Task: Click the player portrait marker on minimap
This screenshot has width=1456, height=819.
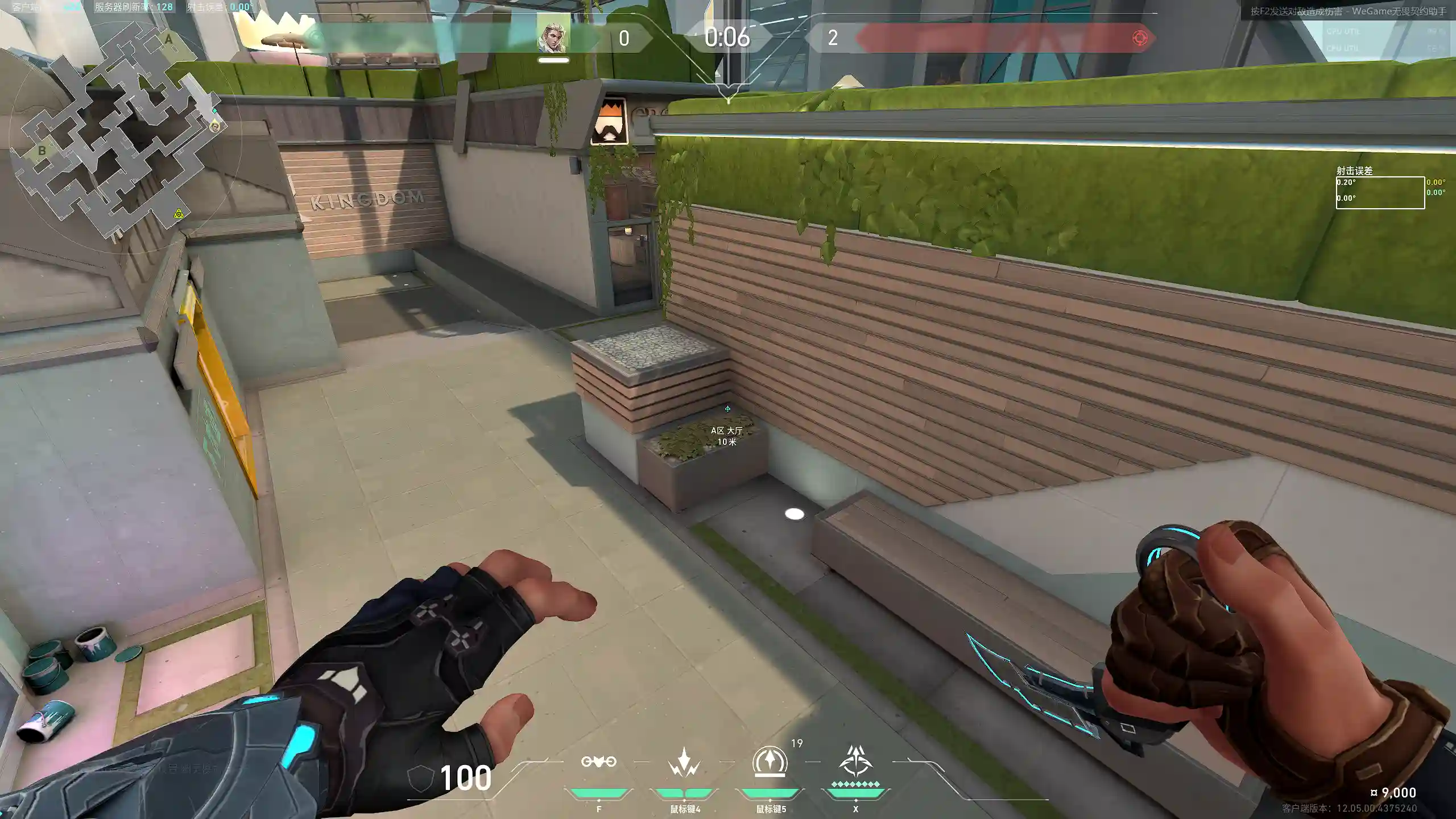Action: [215, 126]
